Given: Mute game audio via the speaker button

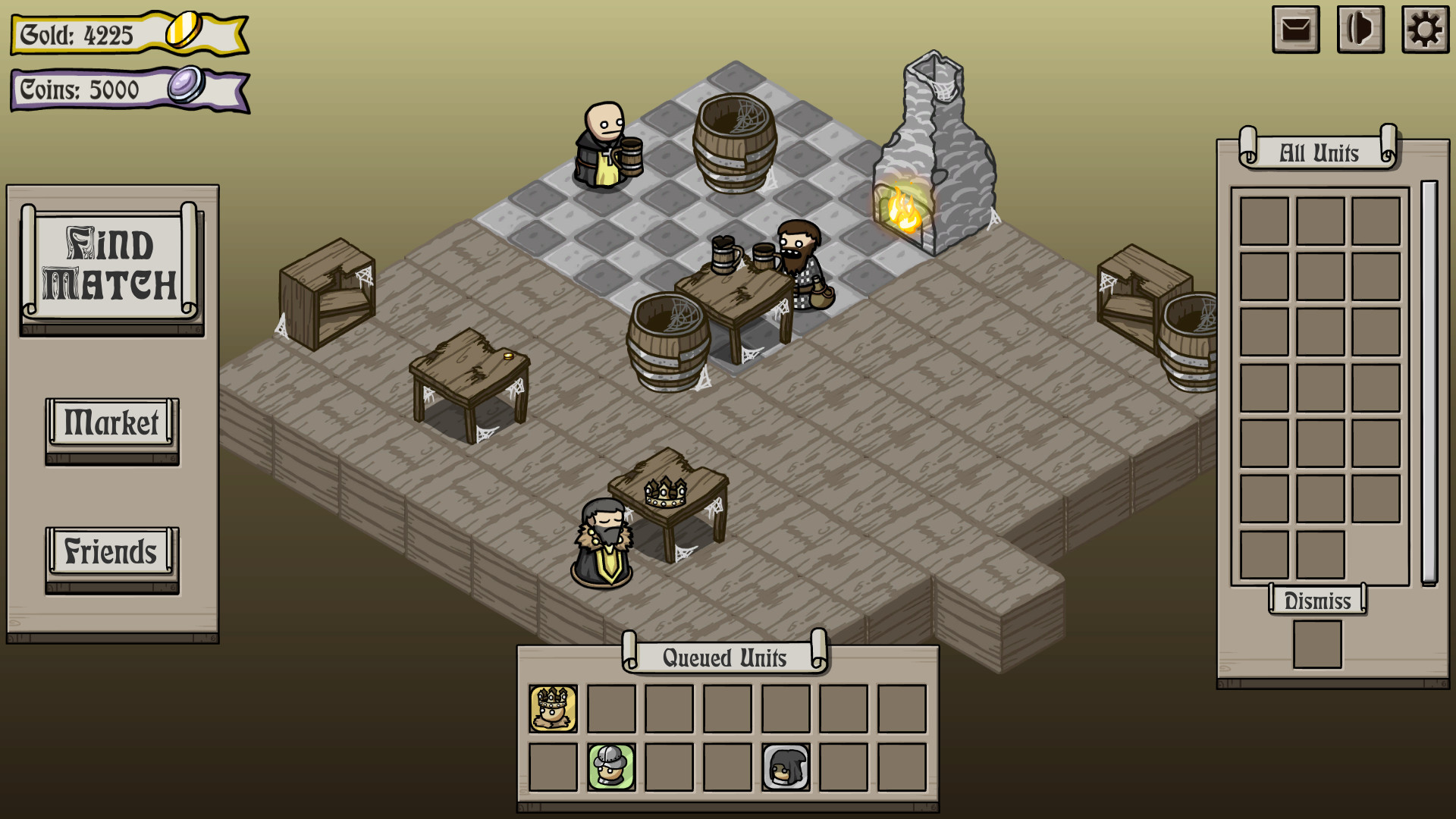Looking at the screenshot, I should (x=1360, y=30).
